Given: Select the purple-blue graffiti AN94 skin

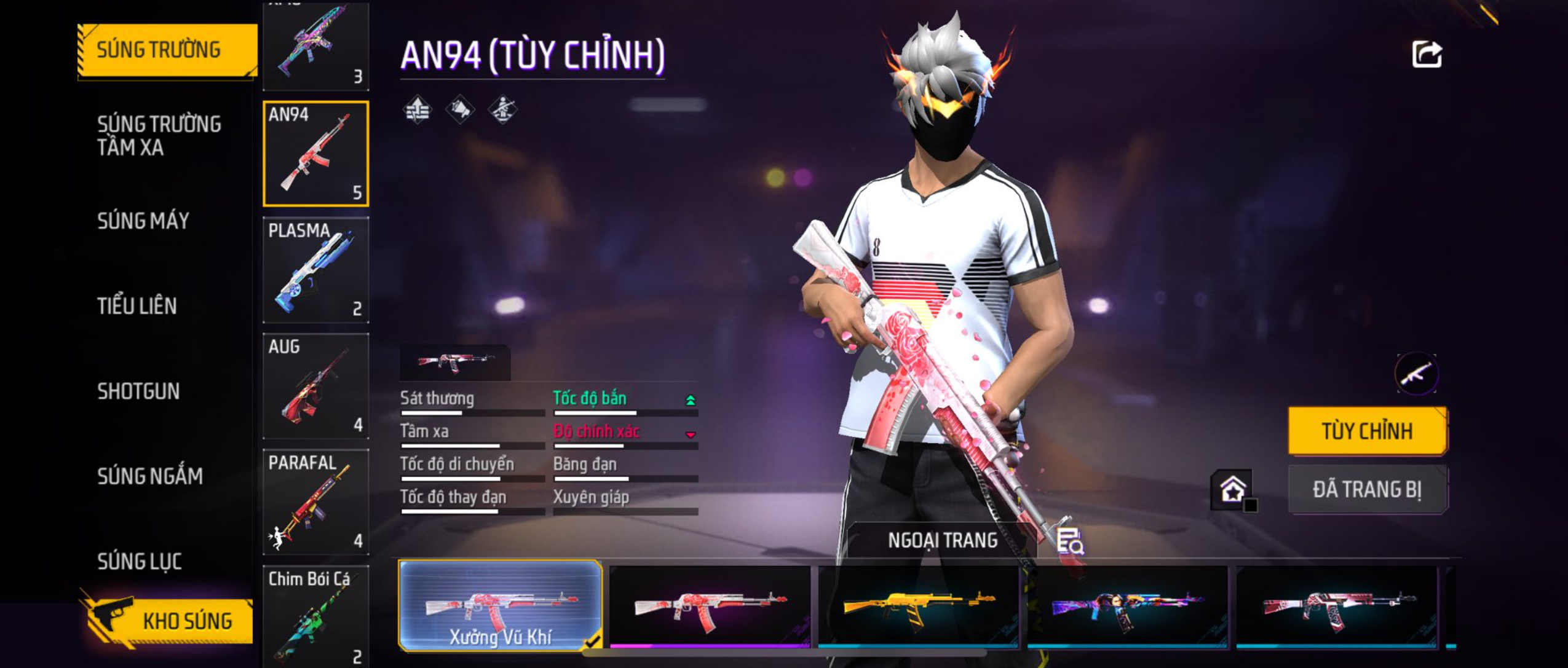Looking at the screenshot, I should tap(1127, 607).
